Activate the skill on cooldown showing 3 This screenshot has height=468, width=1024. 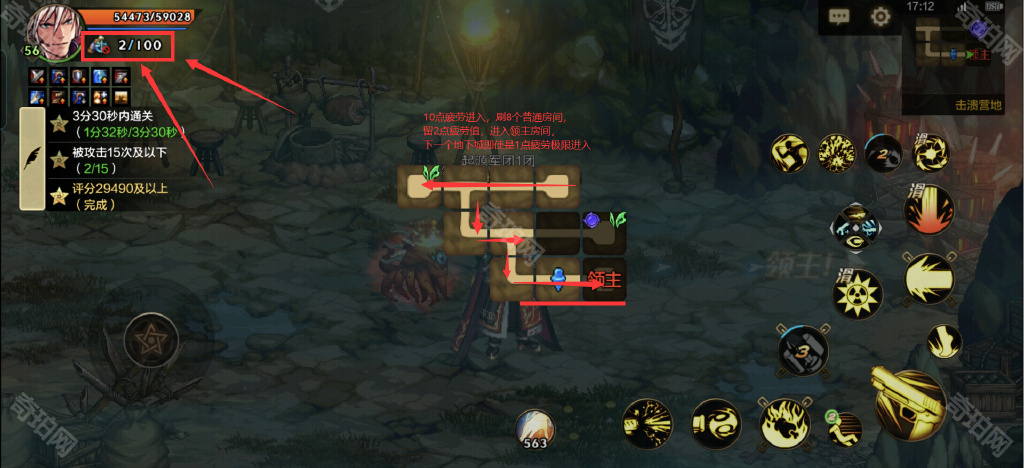(x=805, y=351)
